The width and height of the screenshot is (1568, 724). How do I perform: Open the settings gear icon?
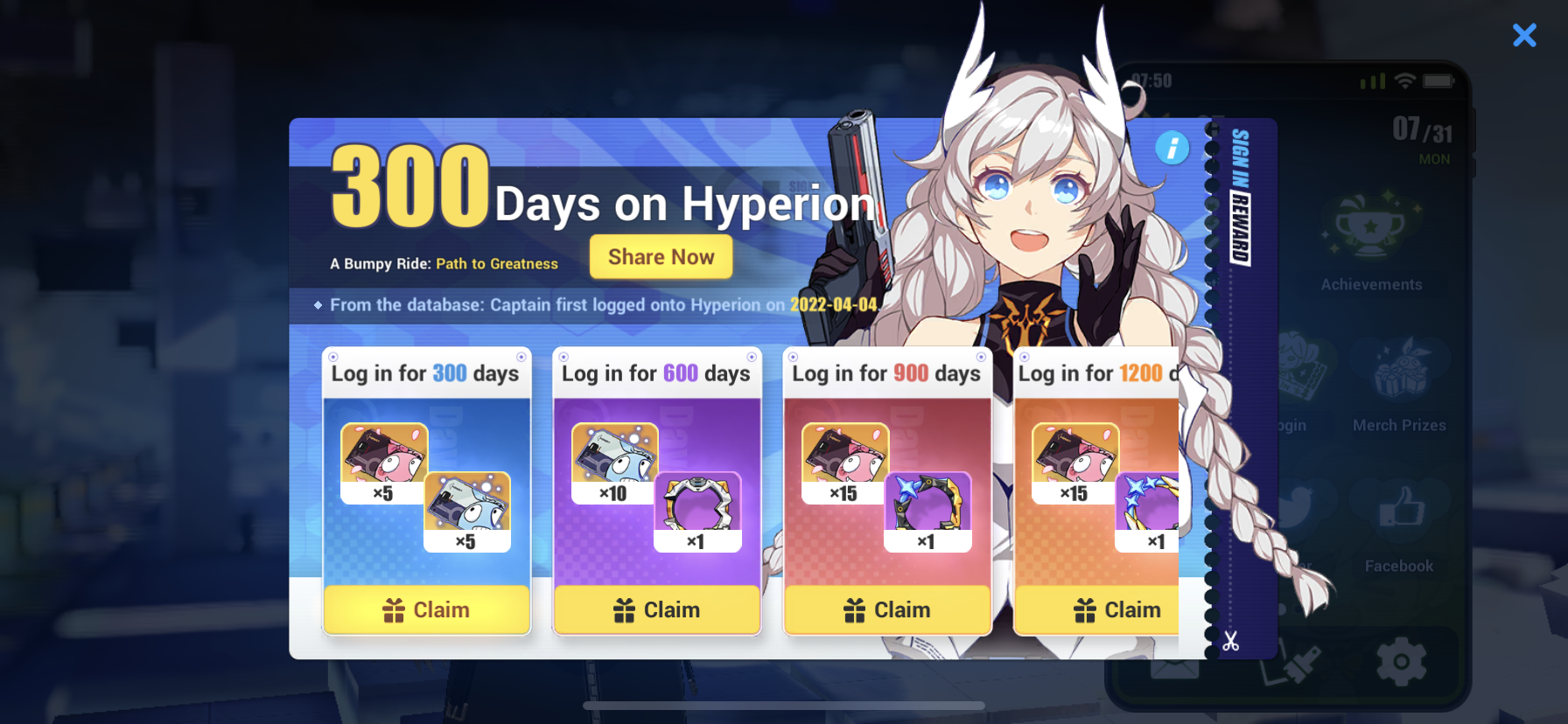pyautogui.click(x=1401, y=663)
